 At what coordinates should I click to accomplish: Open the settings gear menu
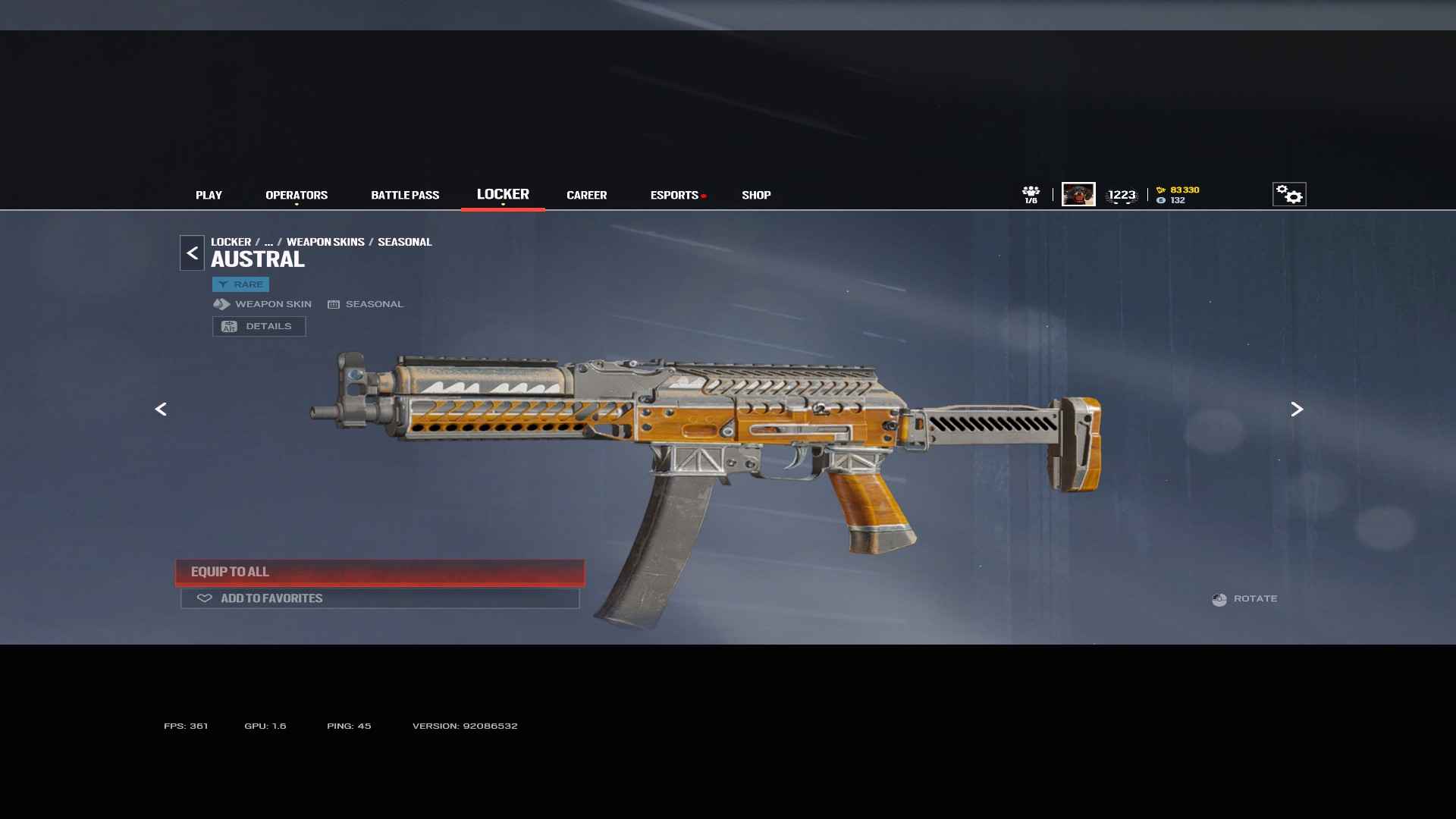pyautogui.click(x=1288, y=194)
